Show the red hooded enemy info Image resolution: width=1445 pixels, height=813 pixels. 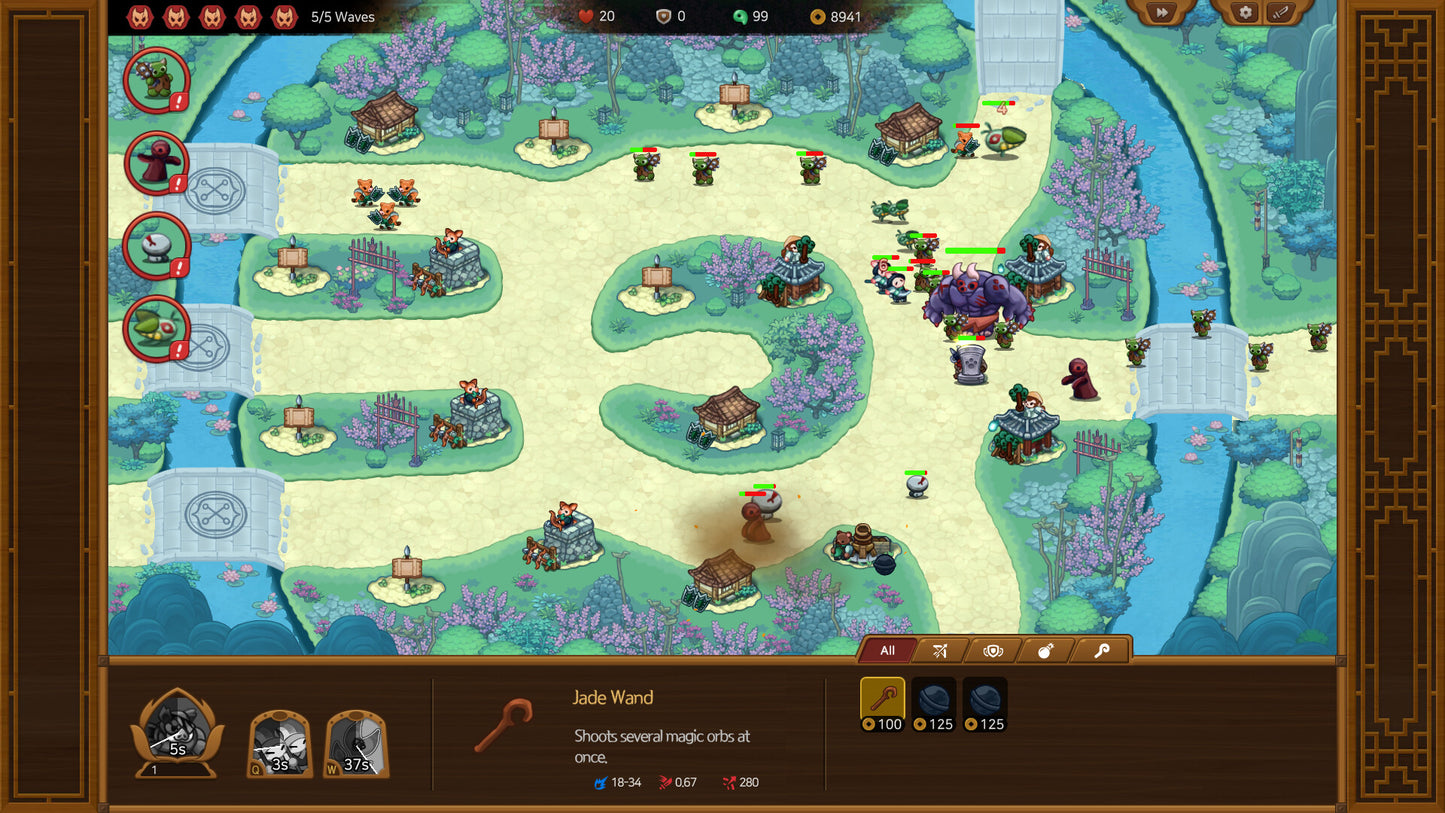[x=157, y=163]
